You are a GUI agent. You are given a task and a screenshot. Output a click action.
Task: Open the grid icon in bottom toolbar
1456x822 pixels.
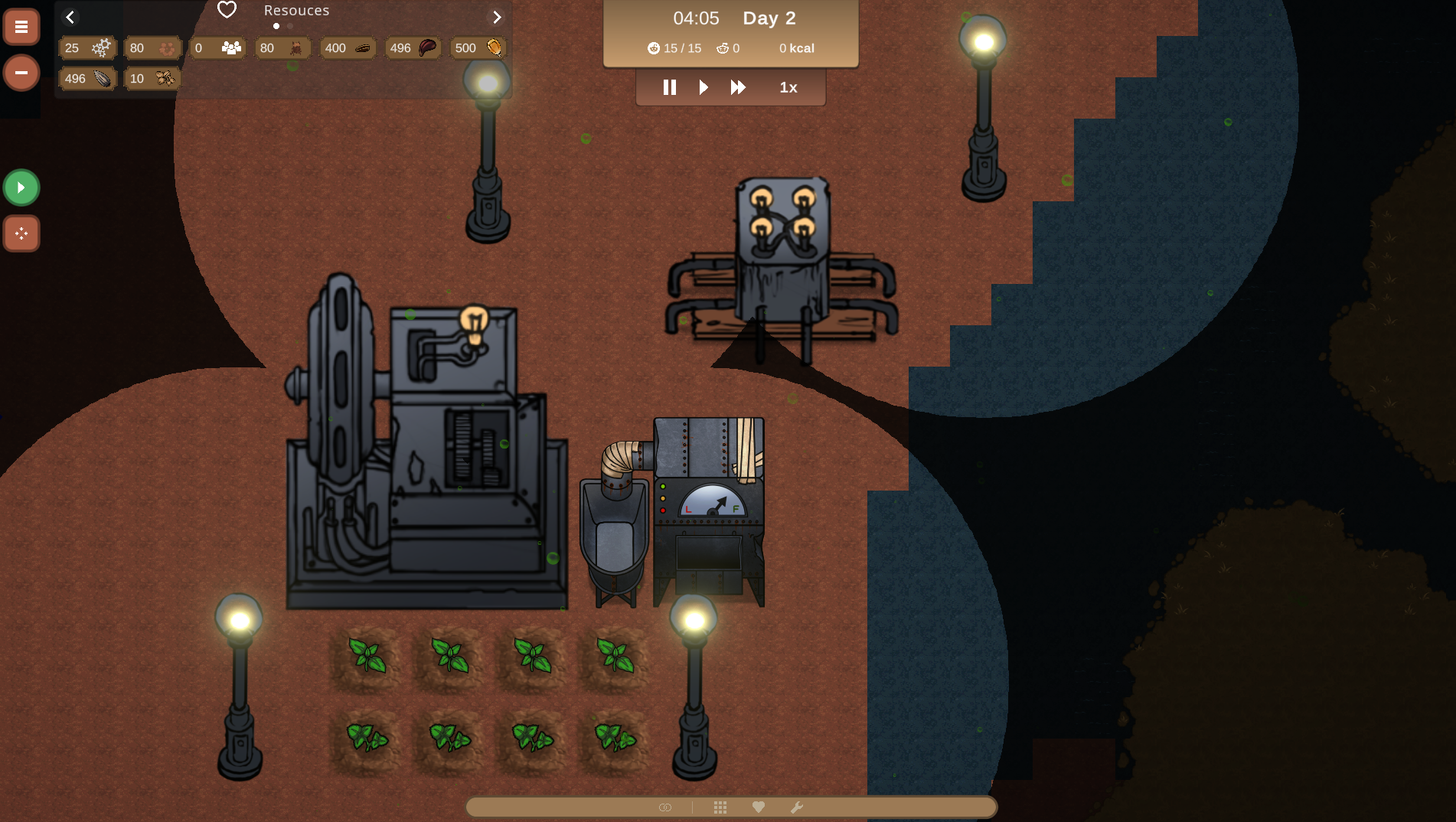click(x=720, y=807)
